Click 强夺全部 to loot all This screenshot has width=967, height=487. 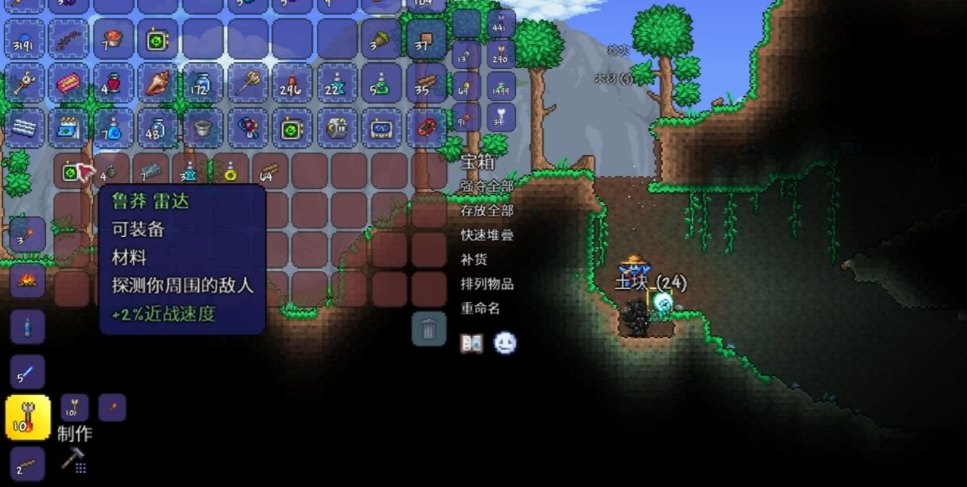click(x=487, y=186)
